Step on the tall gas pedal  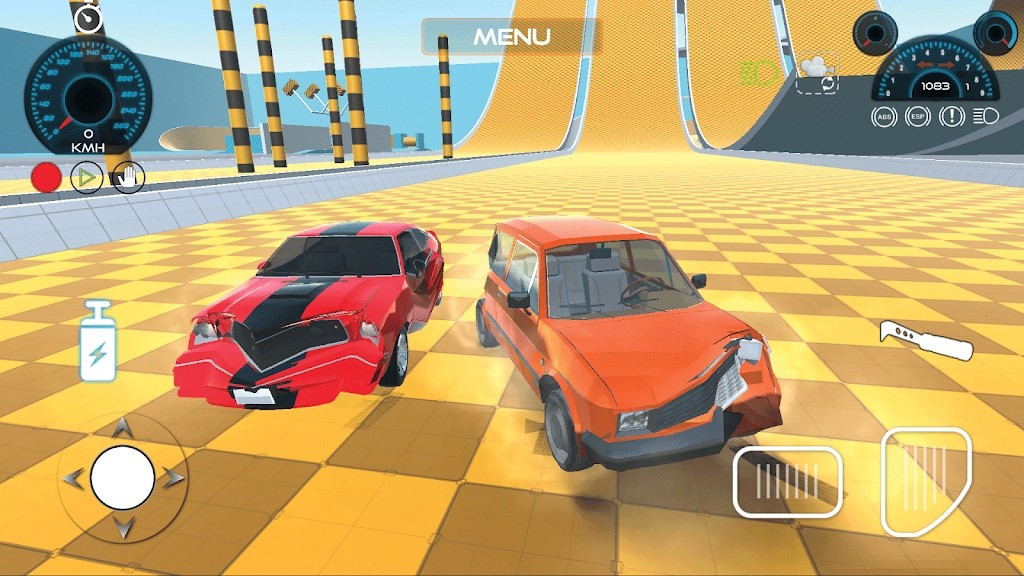(x=926, y=480)
